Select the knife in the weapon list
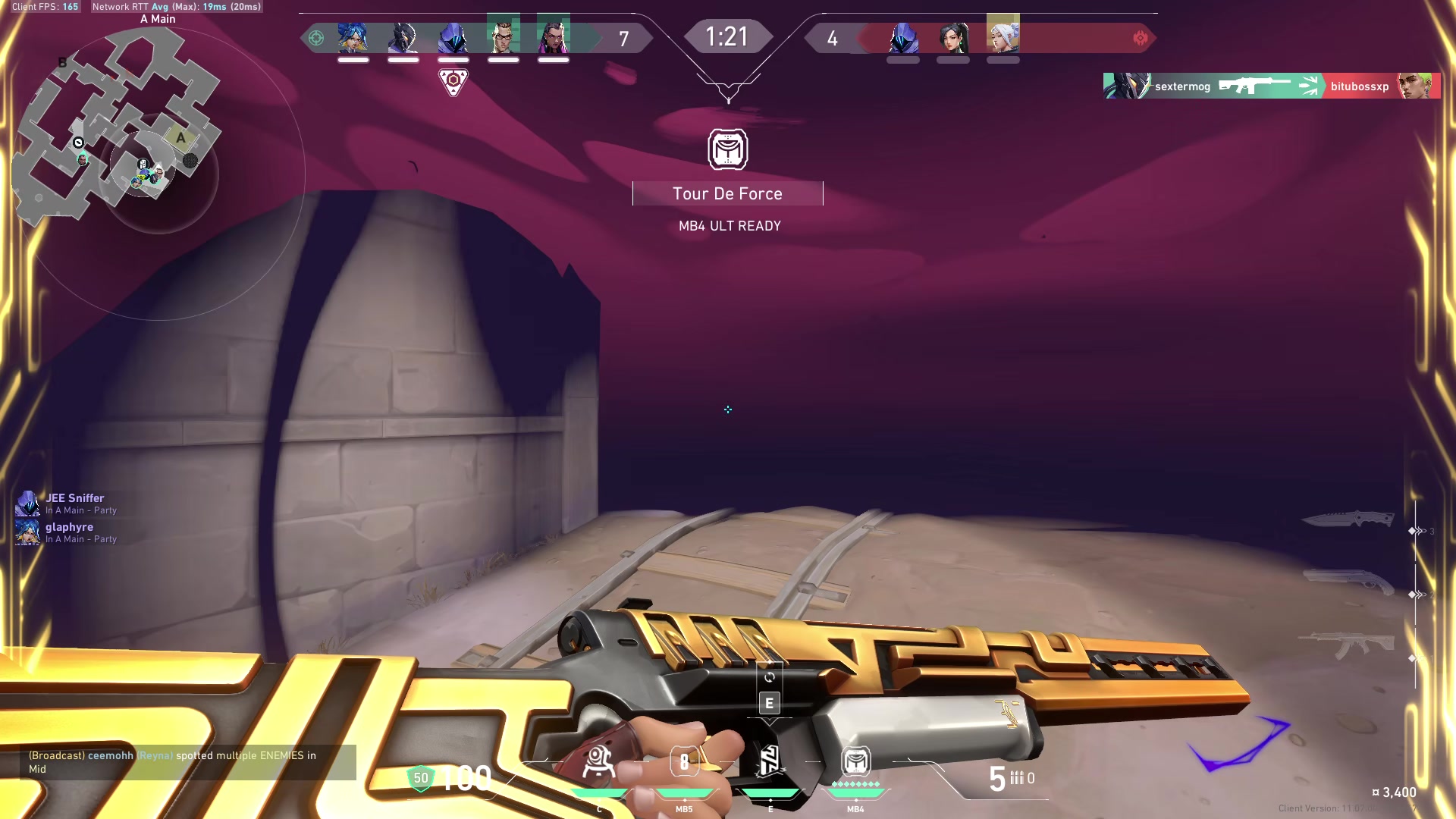This screenshot has width=1456, height=819. (x=1348, y=519)
